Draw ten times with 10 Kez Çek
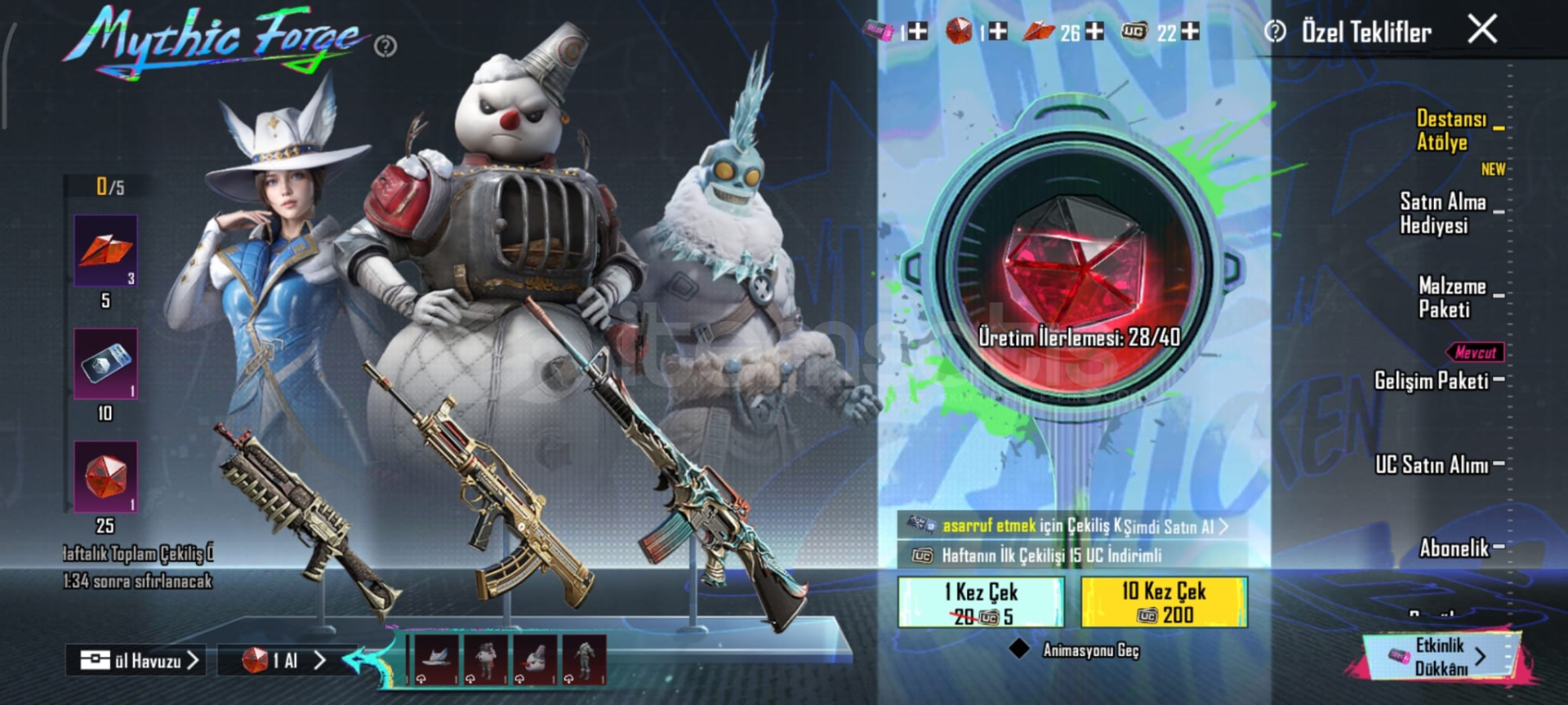 coord(1164,603)
